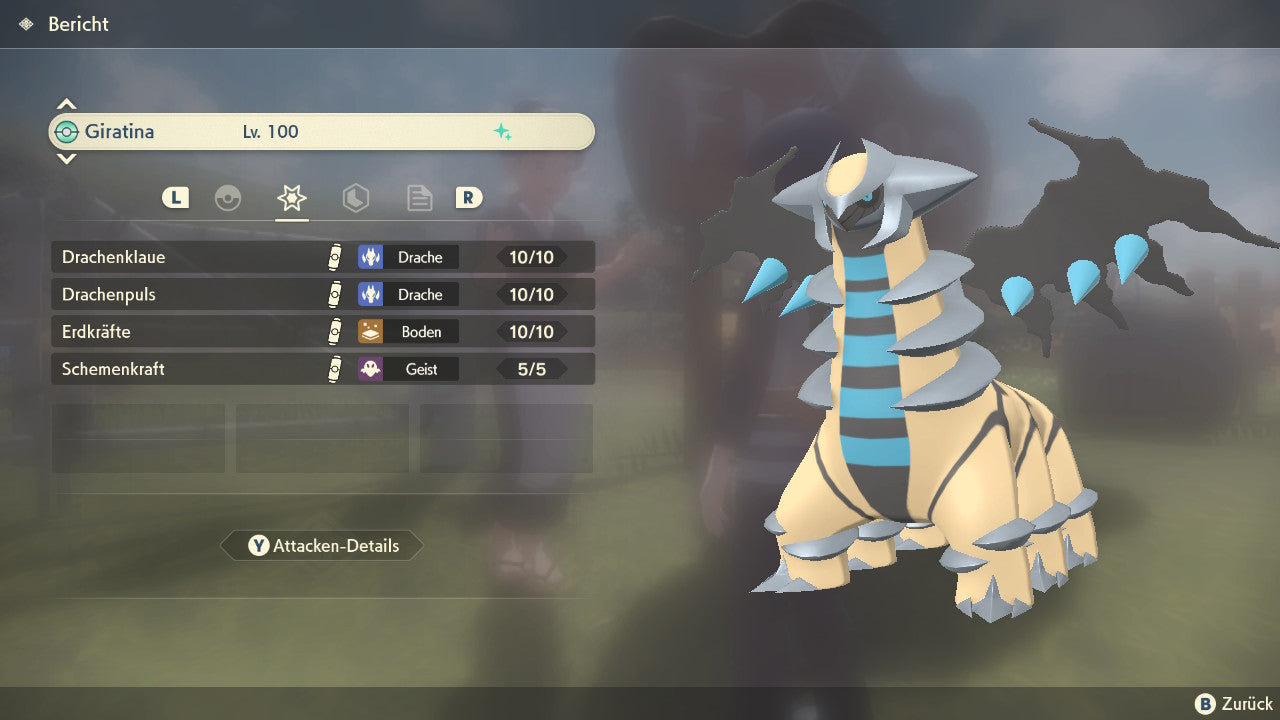Choose the Erdkräfte ground move
Screen dimensions: 1280x720
(322, 332)
